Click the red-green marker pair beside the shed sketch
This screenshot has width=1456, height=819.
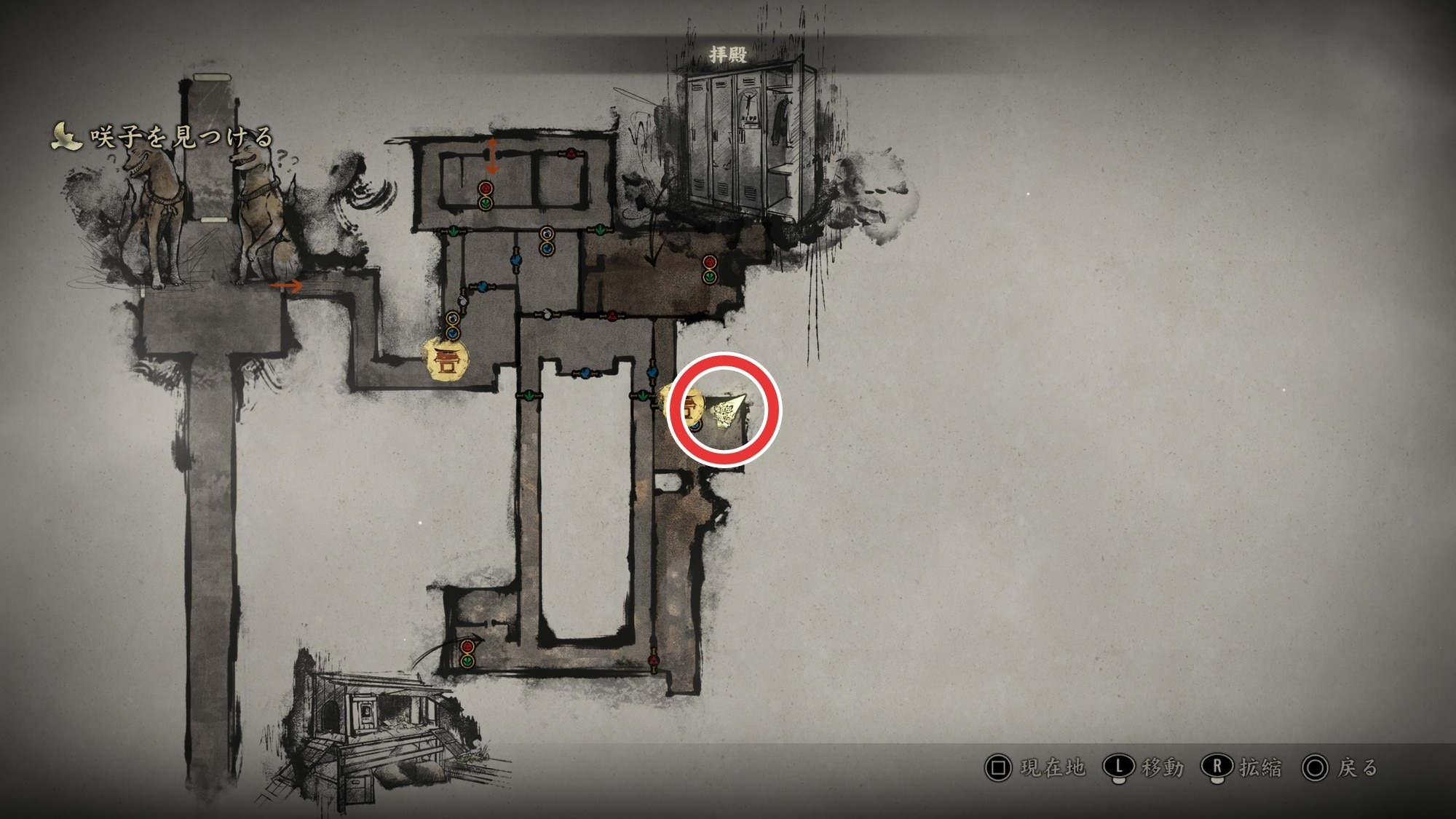tap(467, 654)
